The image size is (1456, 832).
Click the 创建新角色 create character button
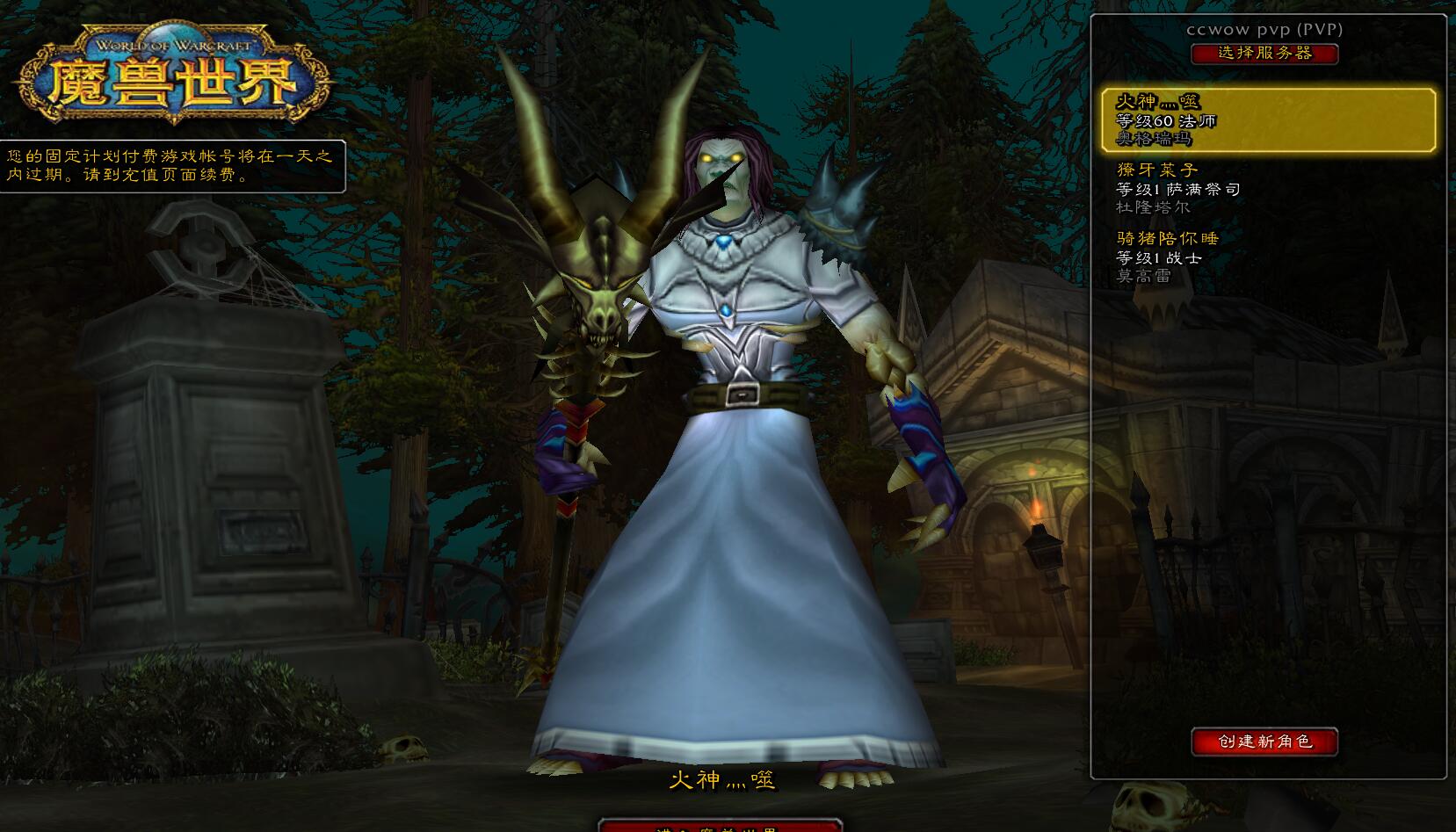[1264, 742]
